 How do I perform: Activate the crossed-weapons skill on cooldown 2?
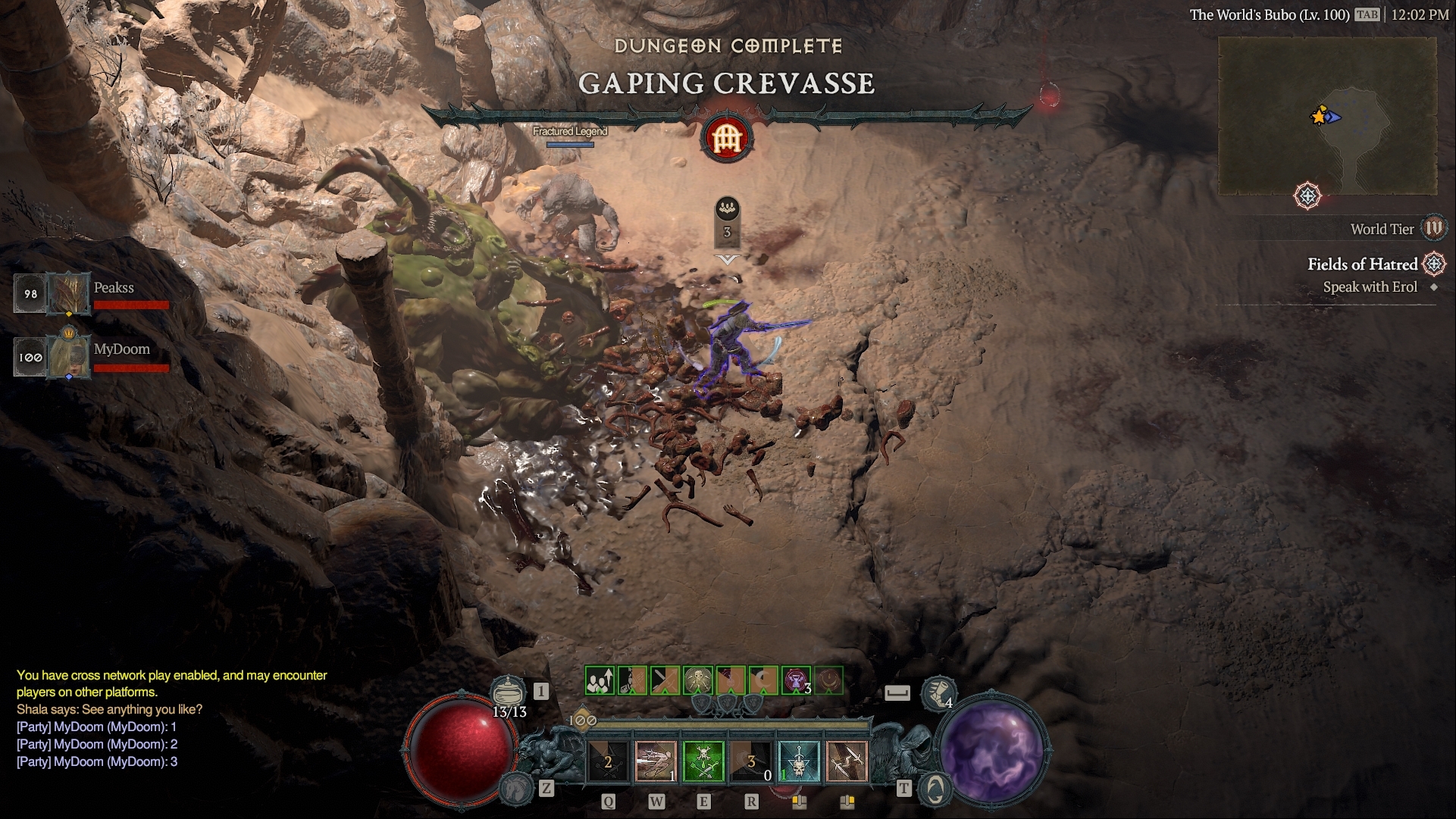(x=608, y=761)
